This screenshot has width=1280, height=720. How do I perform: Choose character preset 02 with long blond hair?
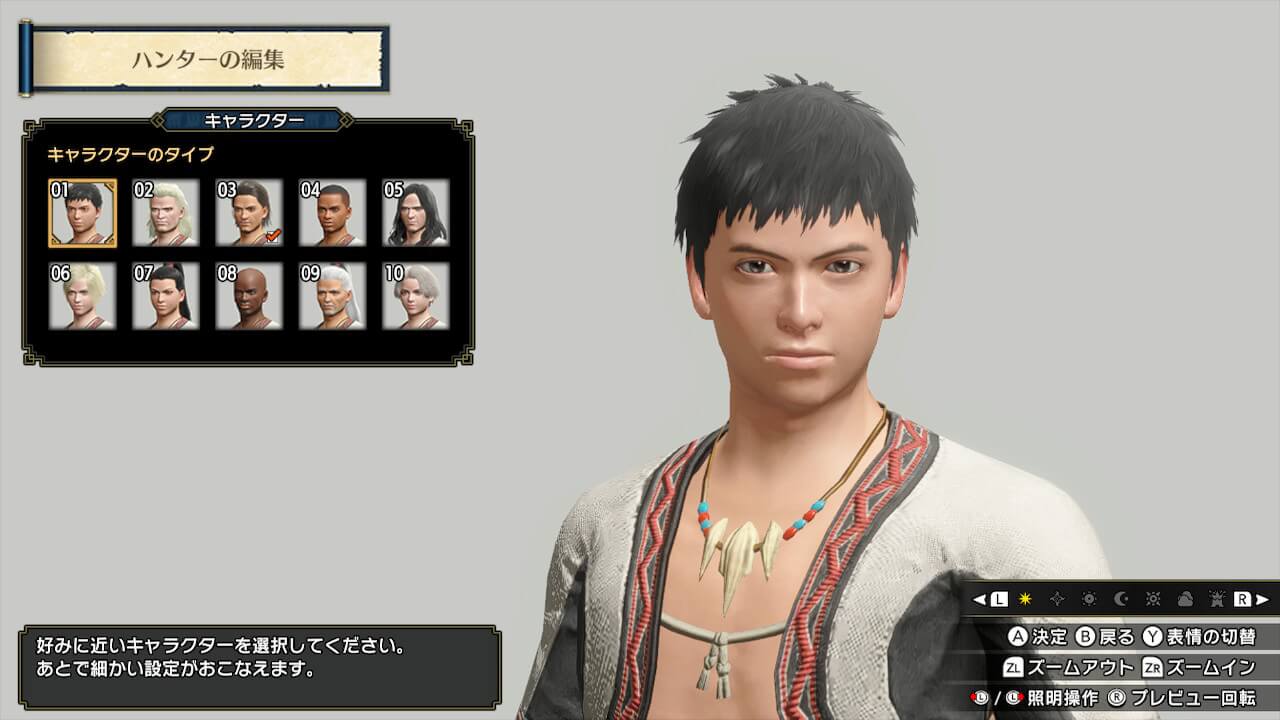pyautogui.click(x=166, y=213)
